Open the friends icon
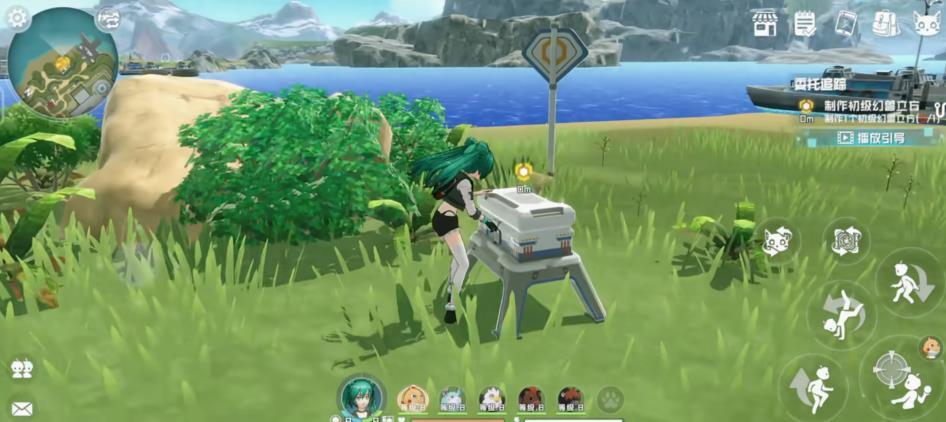Screen dimensions: 946x422 click(x=21, y=369)
